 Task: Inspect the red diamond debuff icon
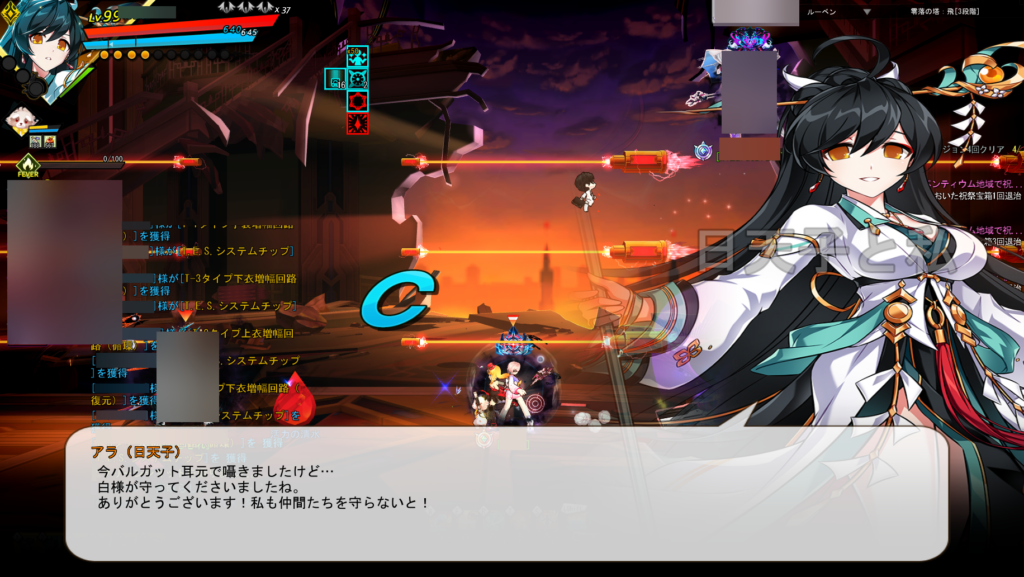357,123
